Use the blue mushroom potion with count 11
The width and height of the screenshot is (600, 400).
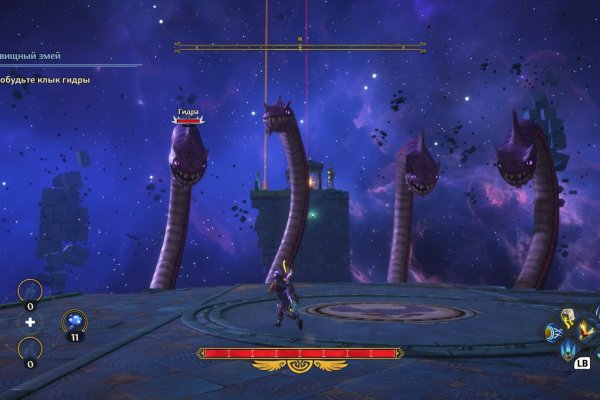tap(73, 322)
